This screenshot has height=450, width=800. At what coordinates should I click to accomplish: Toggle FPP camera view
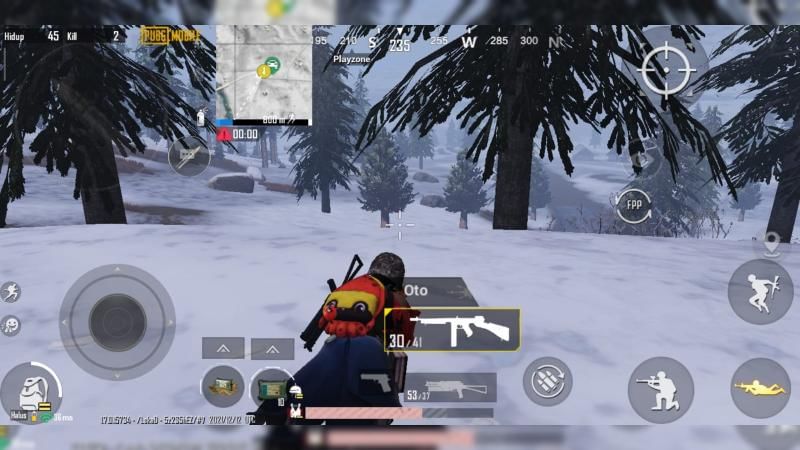click(634, 205)
